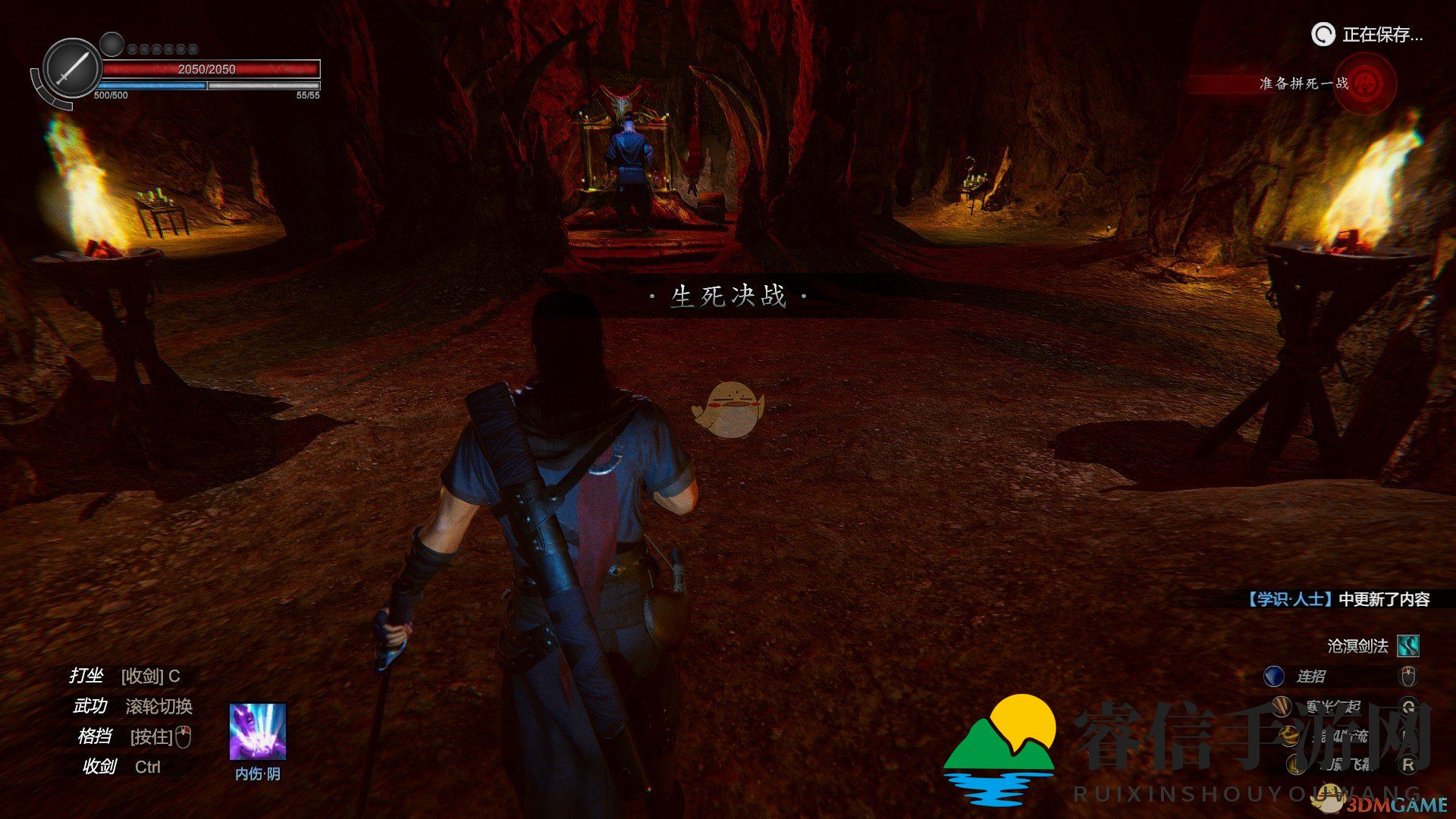Toggle the first skill charge dot above health bar

[x=133, y=48]
